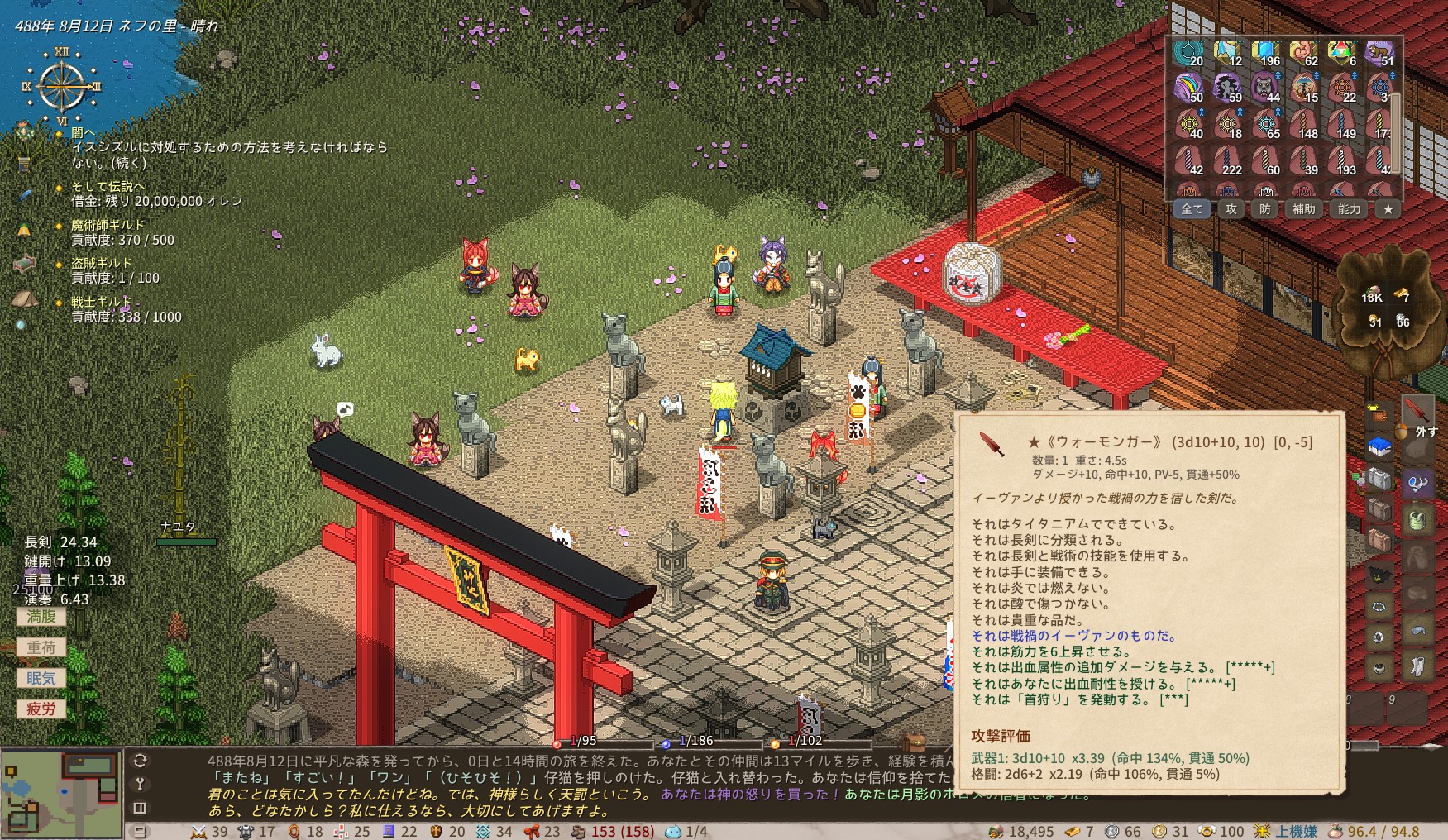The width and height of the screenshot is (1448, 840).
Task: Select the 魔術師ギルド quest tracker entry
Action: (x=108, y=225)
